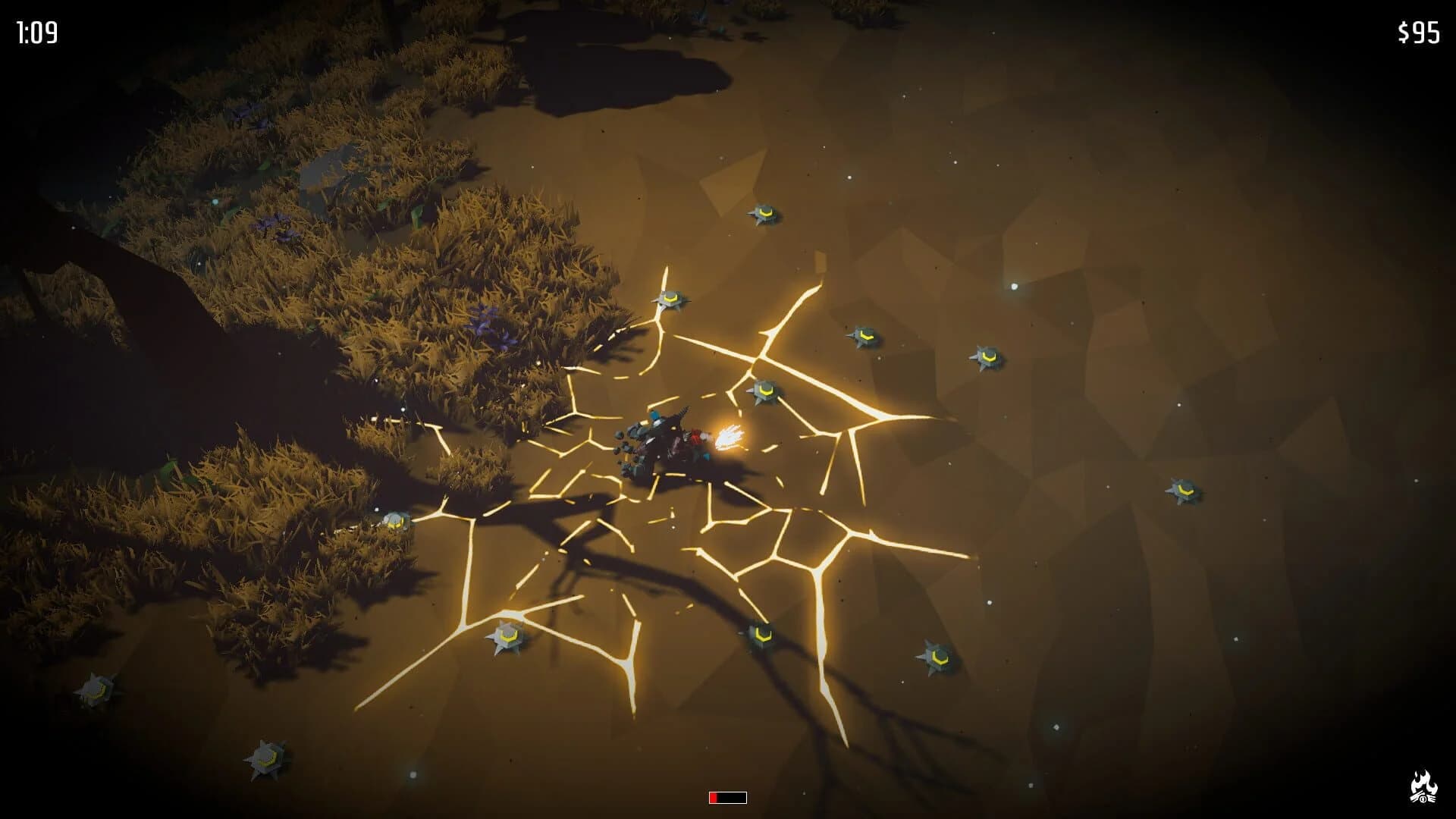This screenshot has height=819, width=1456.
Task: Select the mine above the player character
Action: pos(766,391)
